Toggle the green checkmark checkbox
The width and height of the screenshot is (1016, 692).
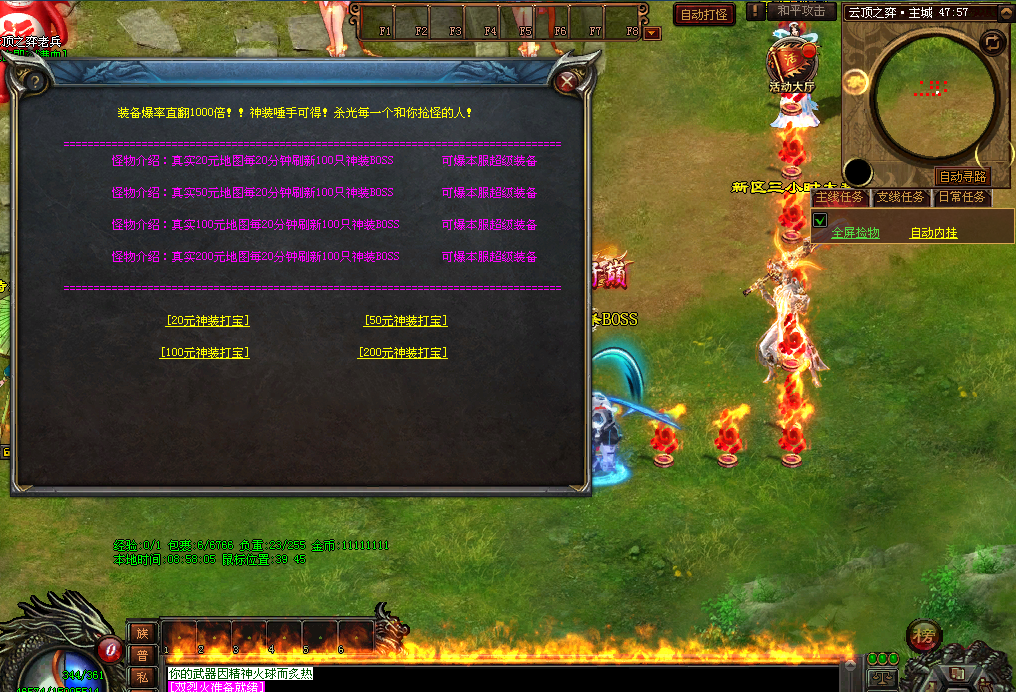[x=820, y=220]
